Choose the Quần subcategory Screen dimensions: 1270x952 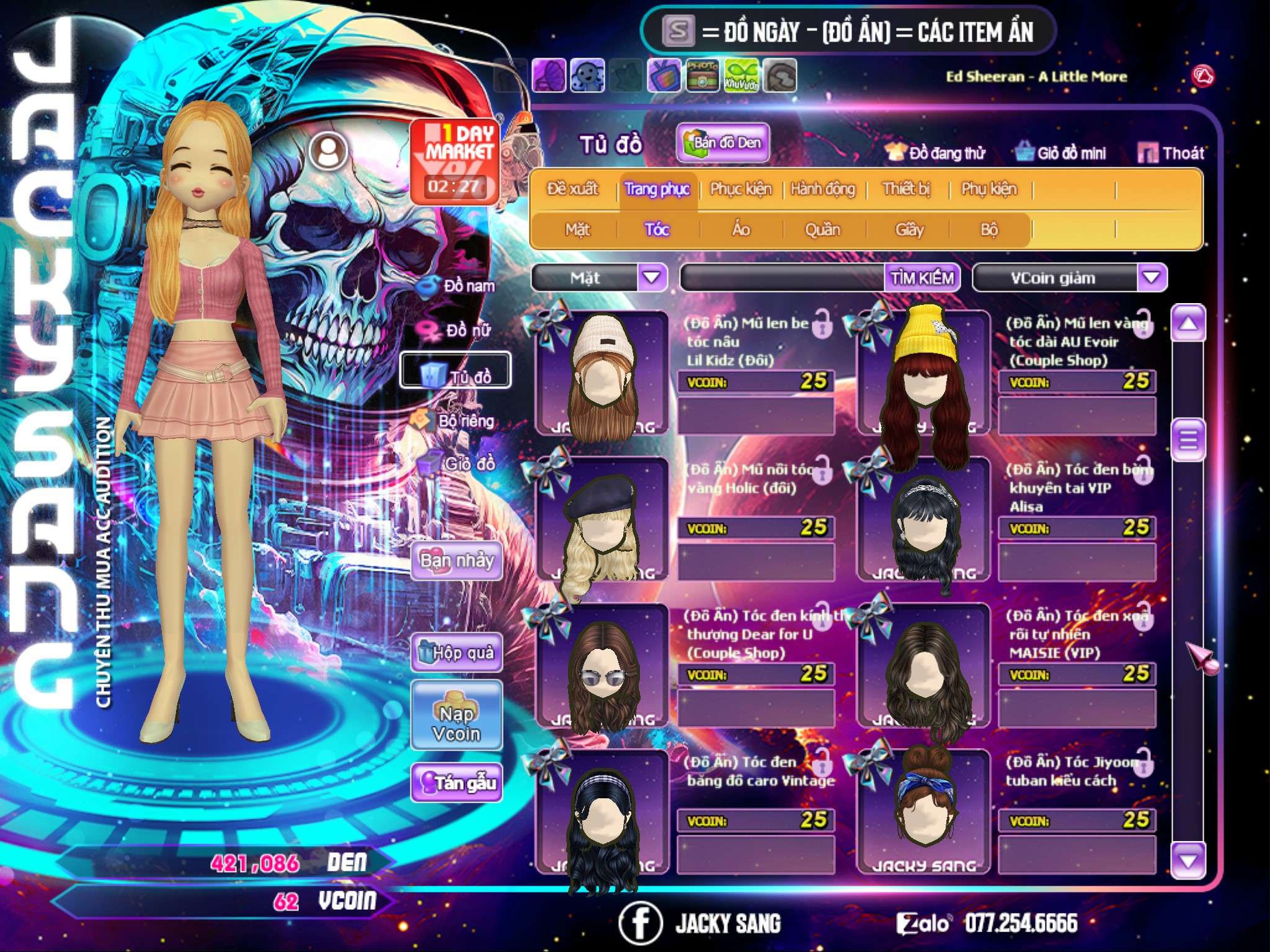[x=822, y=230]
